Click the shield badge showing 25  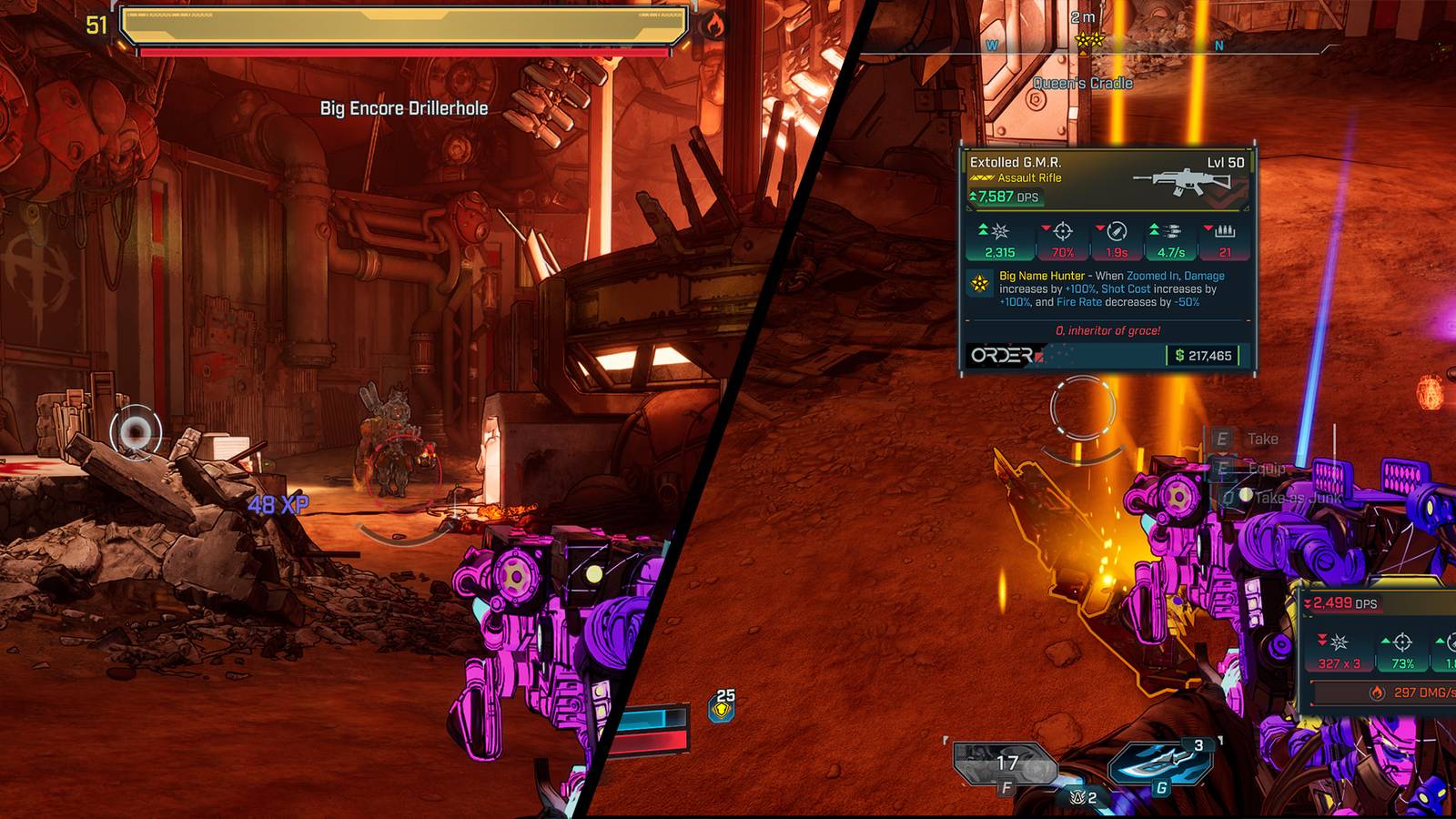[723, 707]
